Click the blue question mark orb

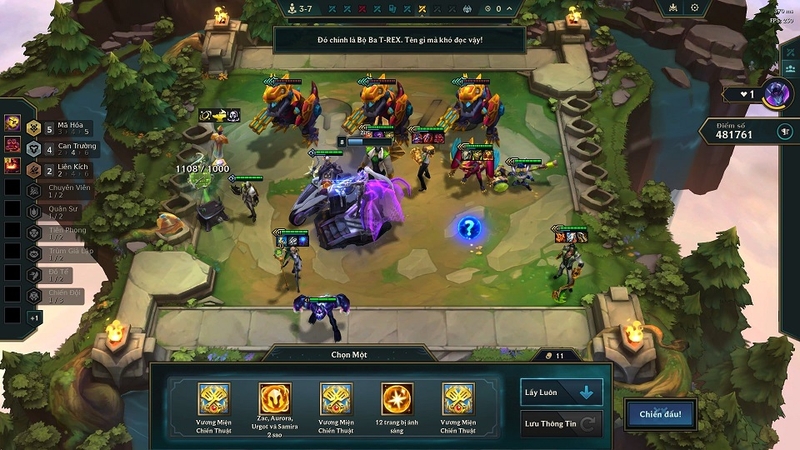click(468, 228)
